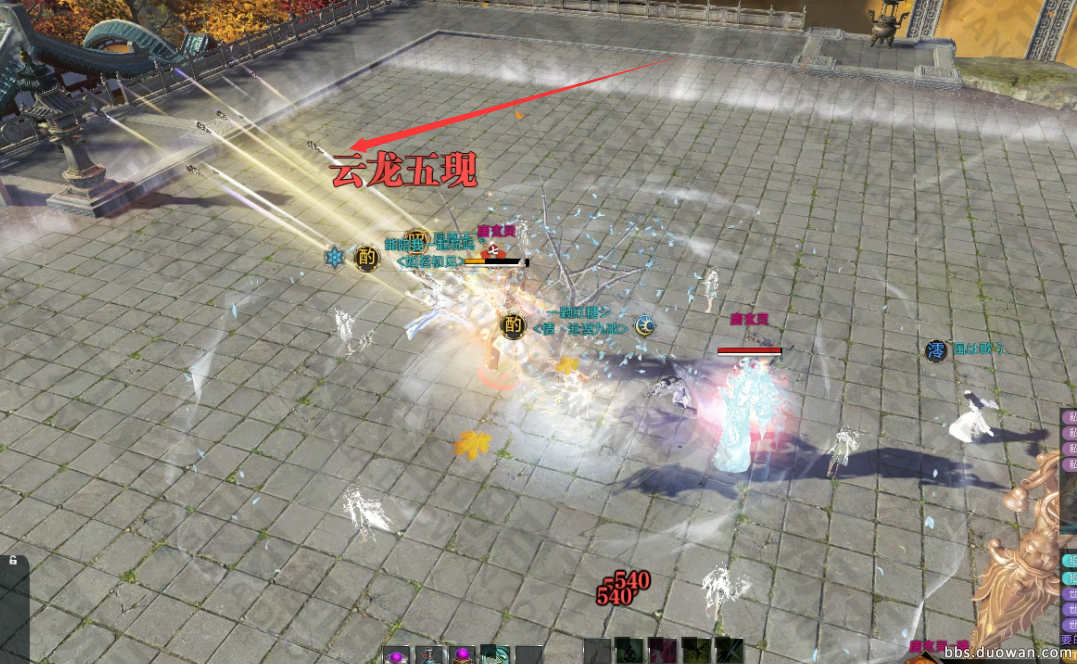
Task: Cast the magenta skill on the skill bar
Action: (662, 651)
